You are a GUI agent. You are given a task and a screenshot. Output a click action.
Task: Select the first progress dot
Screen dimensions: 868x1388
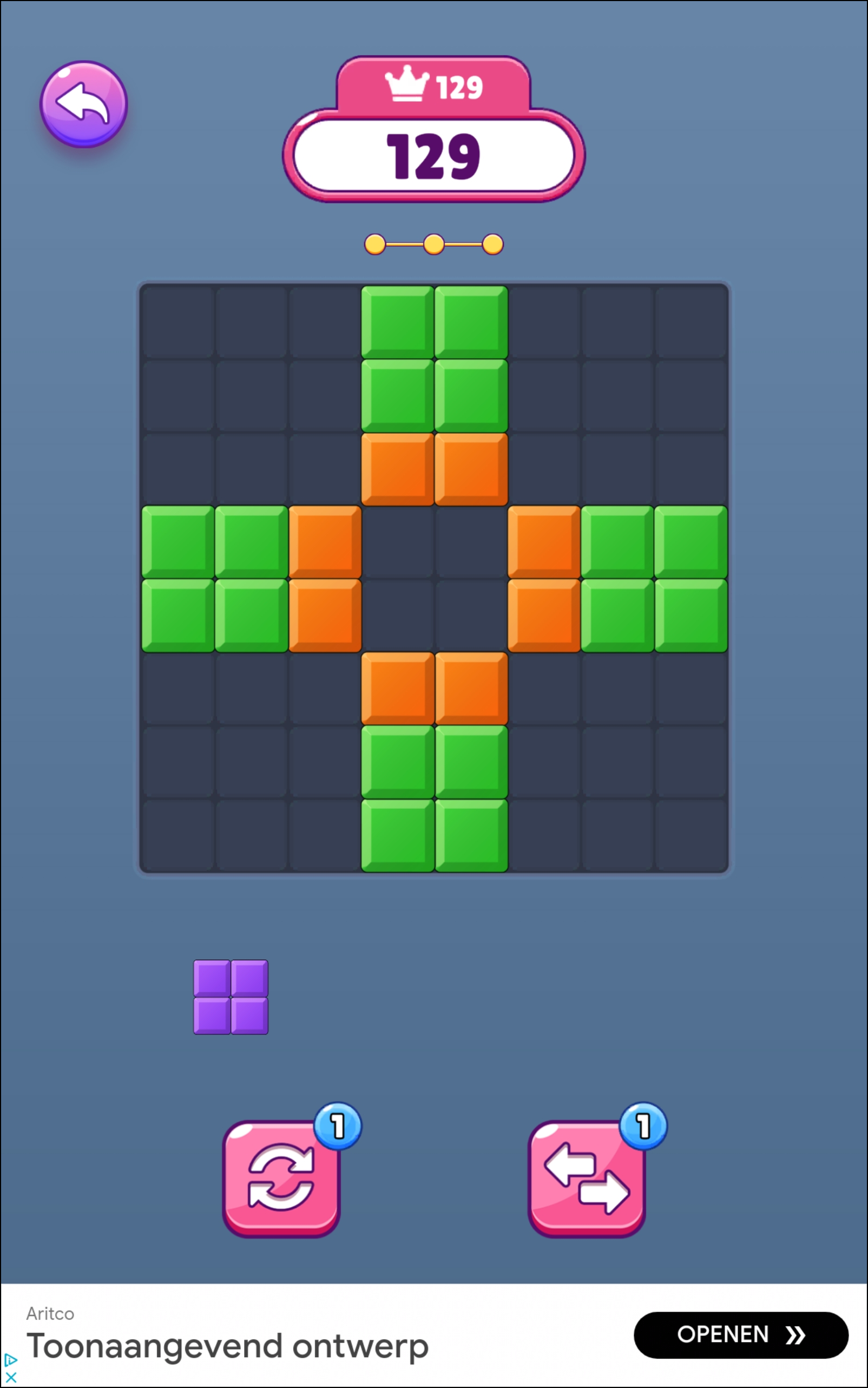pos(376,244)
